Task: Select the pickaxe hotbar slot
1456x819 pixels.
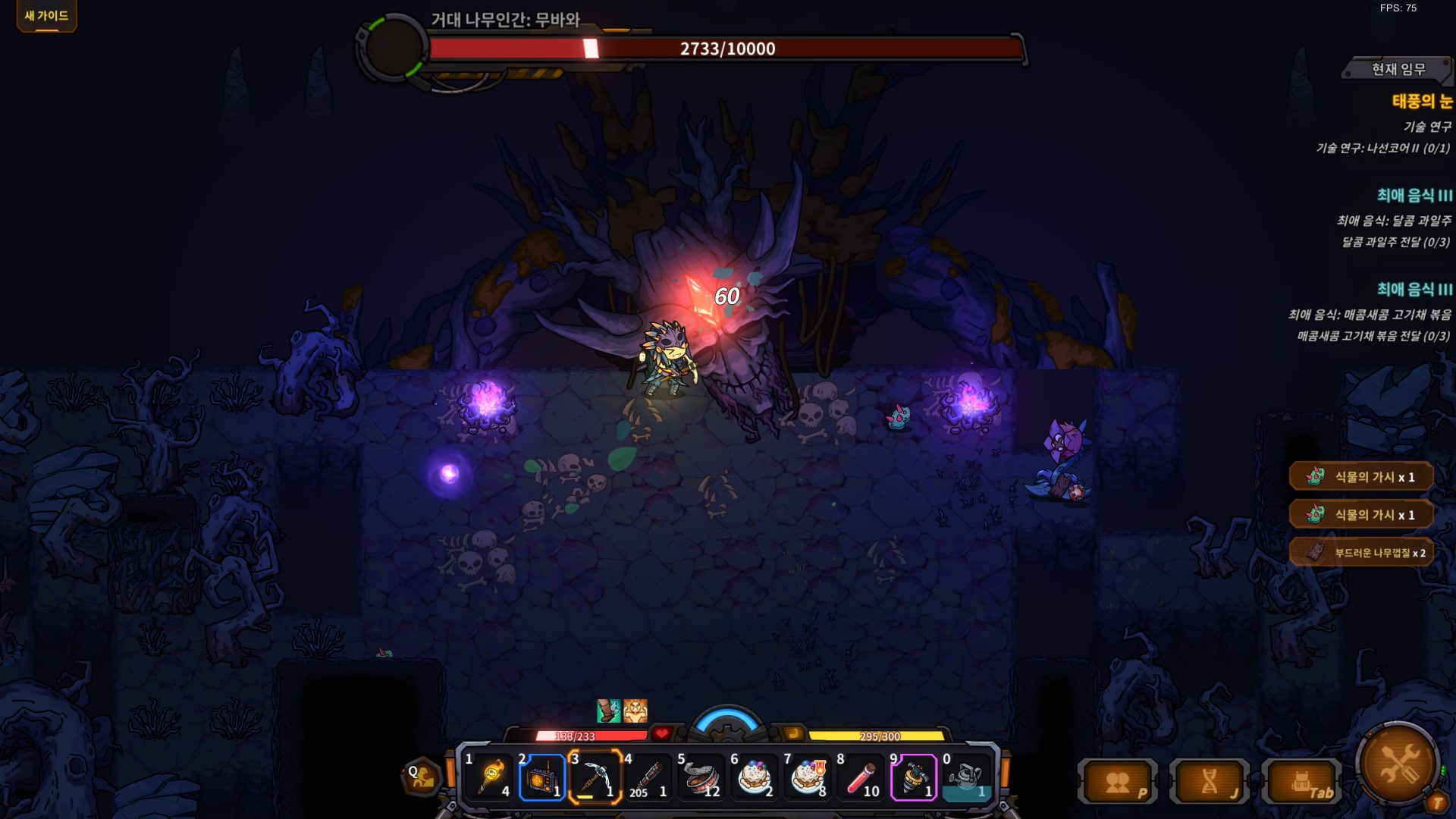Action: (595, 777)
